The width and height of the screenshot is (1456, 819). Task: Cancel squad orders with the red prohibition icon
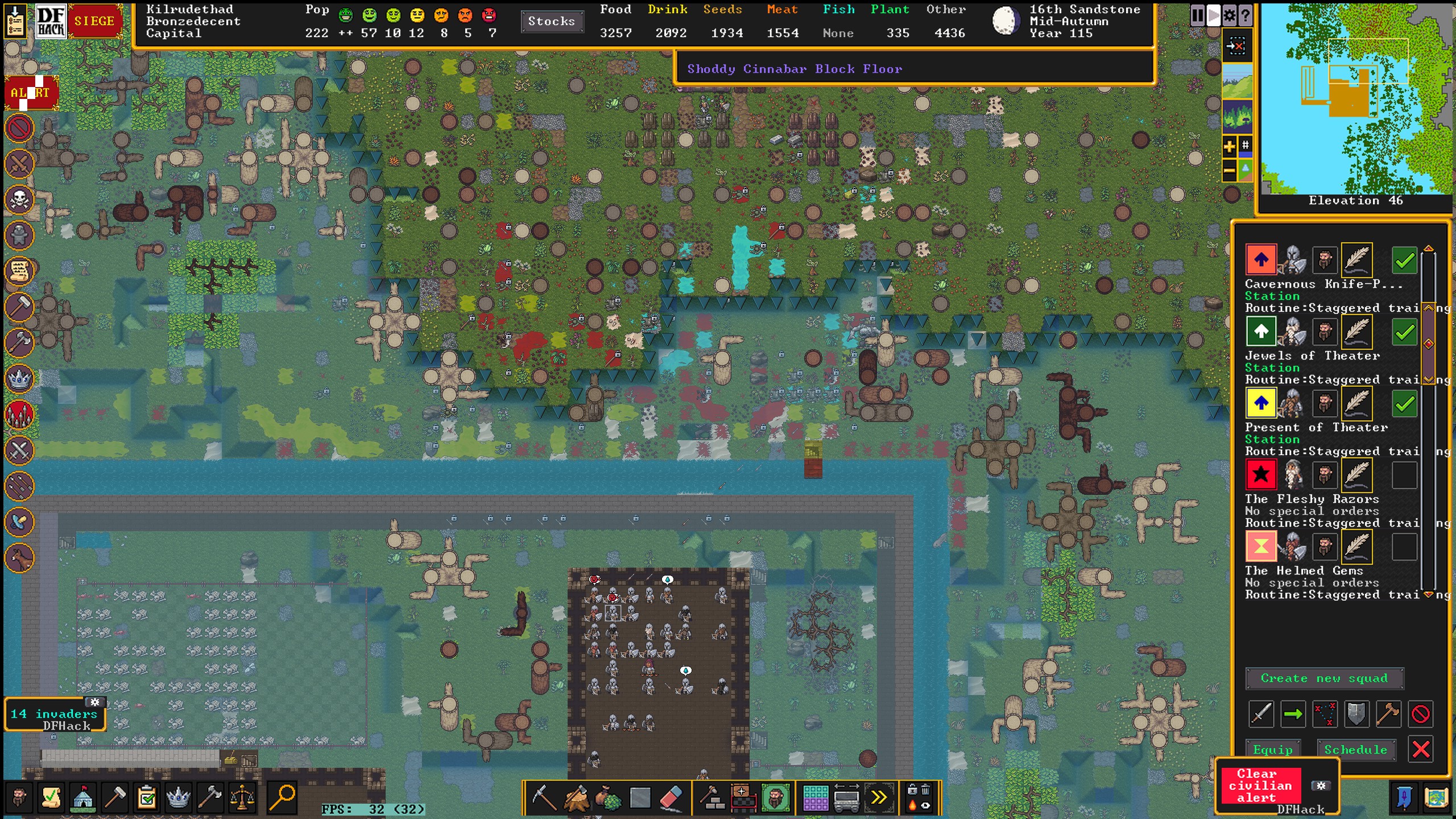tap(1420, 714)
